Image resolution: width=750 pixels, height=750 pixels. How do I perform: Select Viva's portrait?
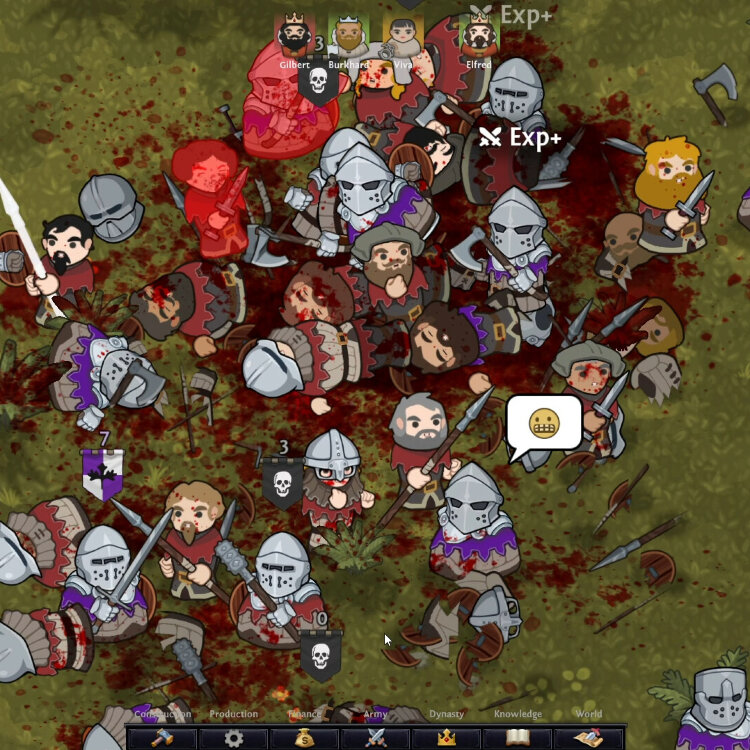pyautogui.click(x=403, y=37)
